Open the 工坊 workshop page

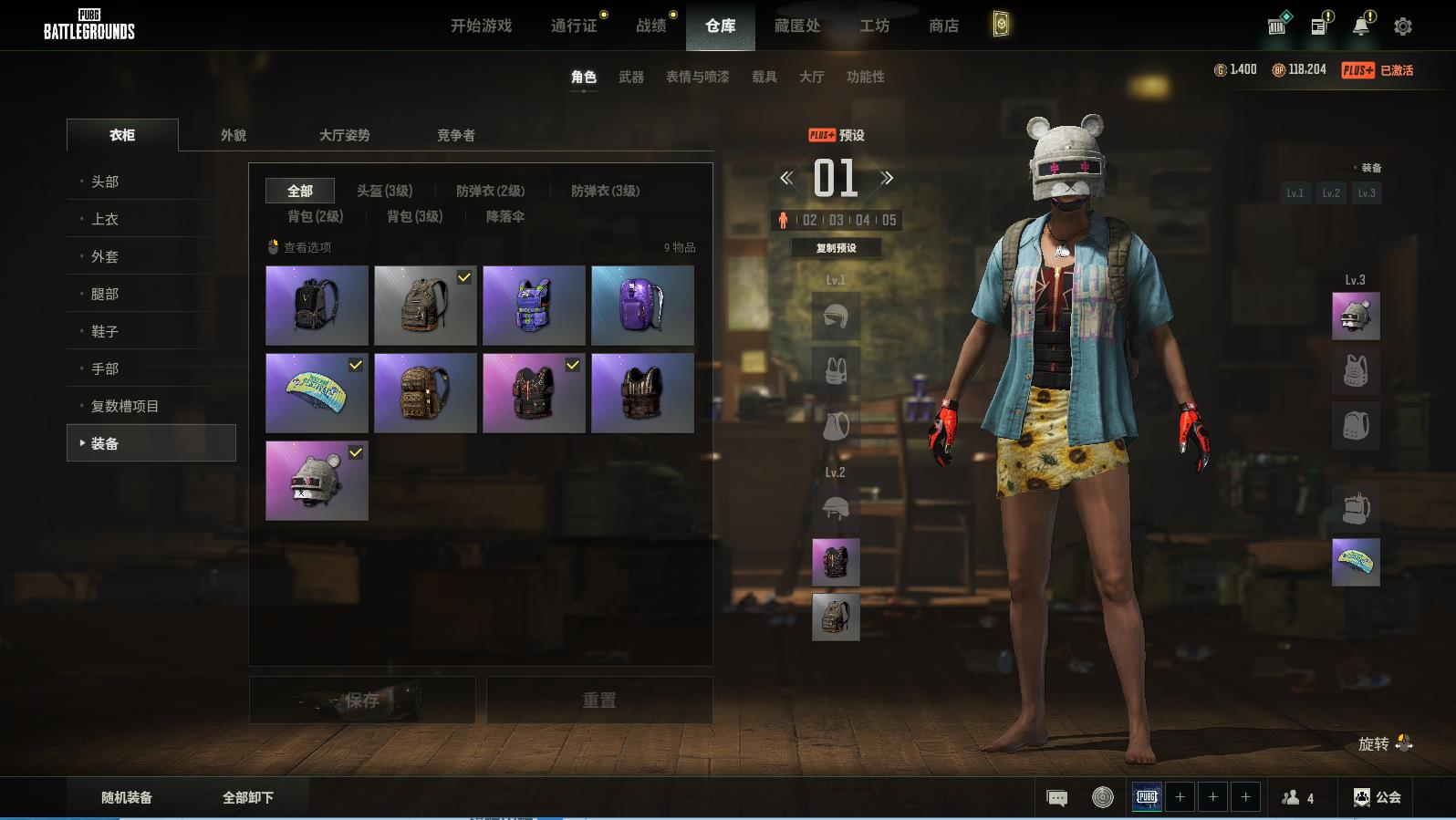point(874,26)
